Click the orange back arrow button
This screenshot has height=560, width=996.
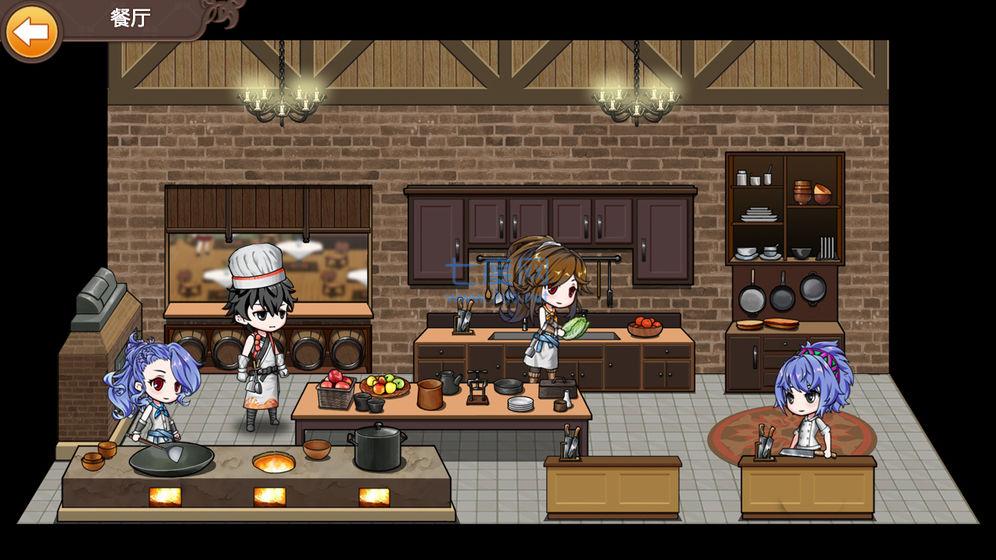pyautogui.click(x=32, y=31)
